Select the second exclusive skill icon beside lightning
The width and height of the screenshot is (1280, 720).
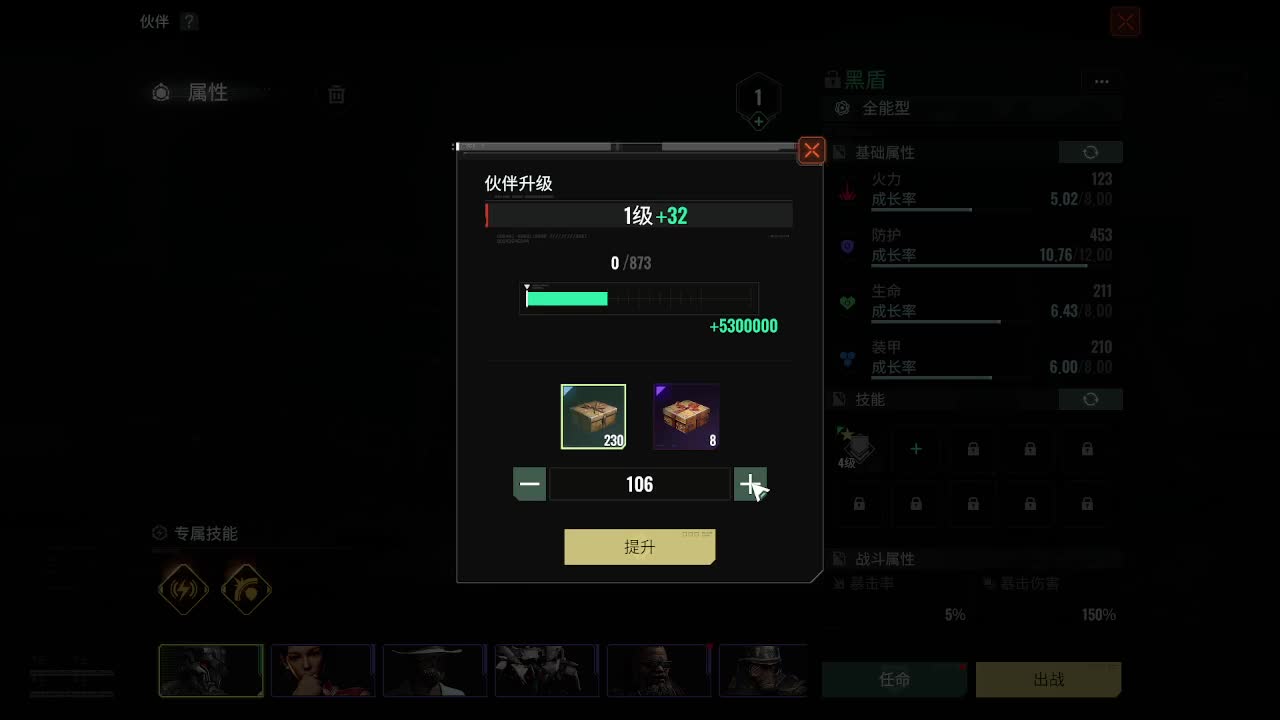246,589
